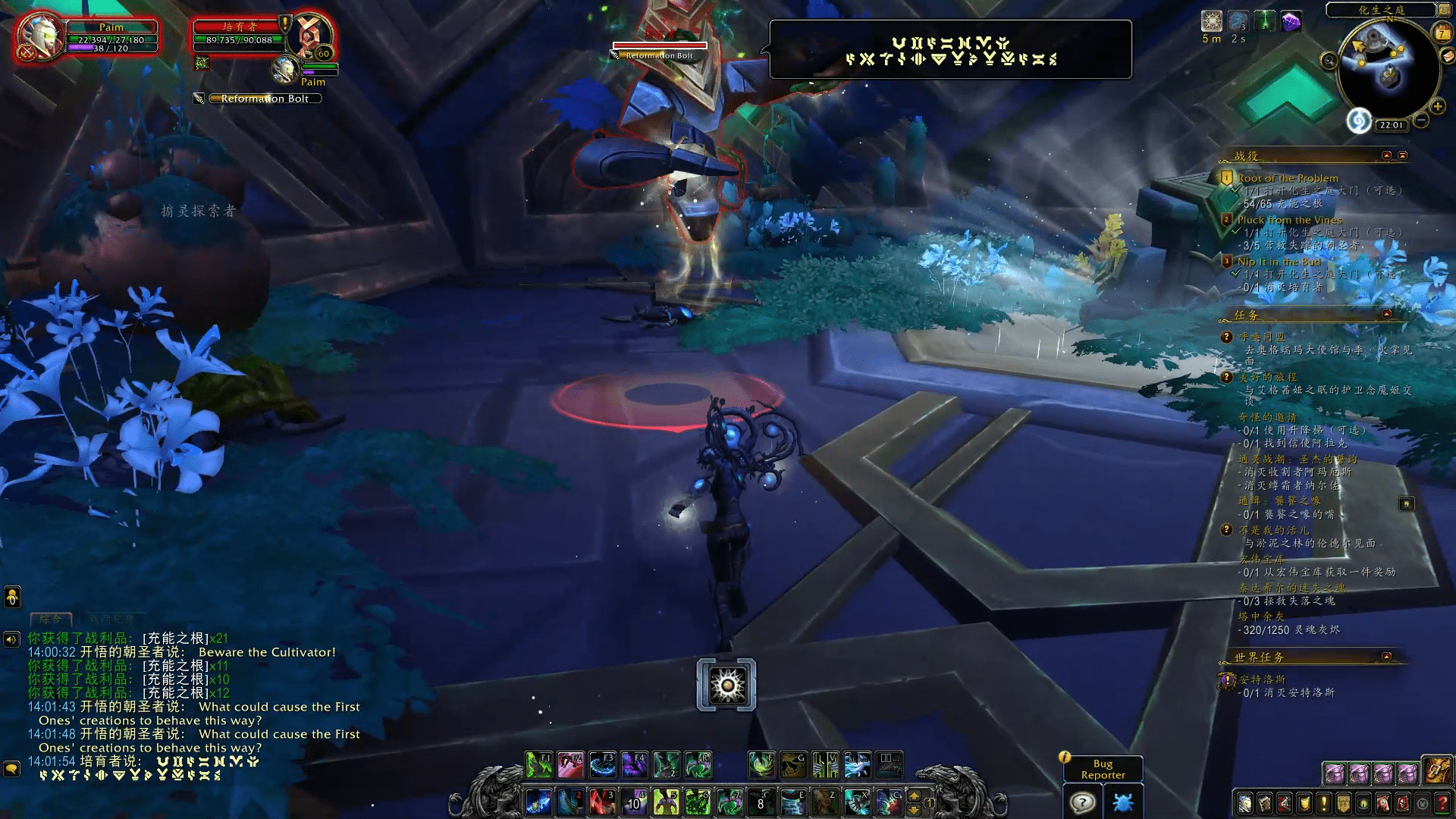Collapse the 任务 quest tracker section
The height and width of the screenshot is (819, 1456).
[1386, 314]
